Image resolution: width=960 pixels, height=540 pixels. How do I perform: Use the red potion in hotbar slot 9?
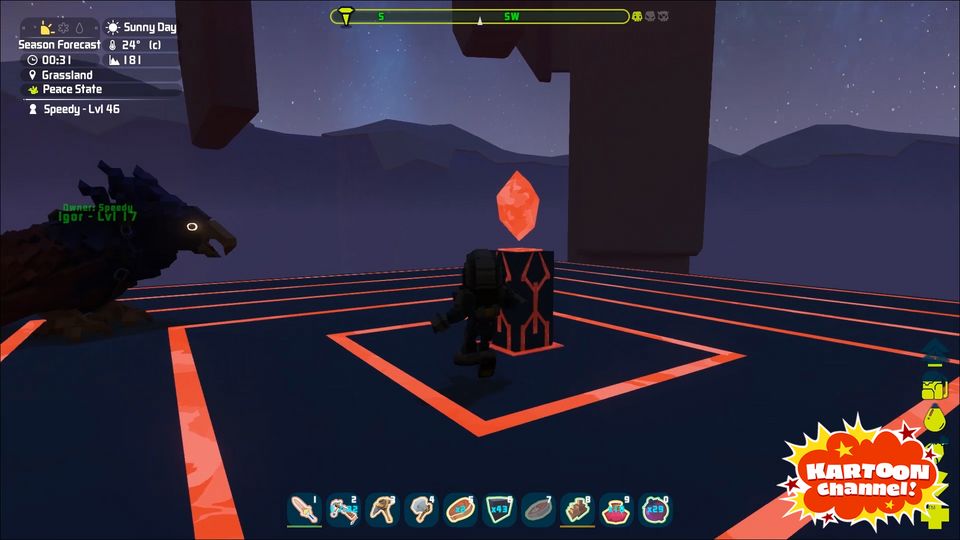coord(616,509)
